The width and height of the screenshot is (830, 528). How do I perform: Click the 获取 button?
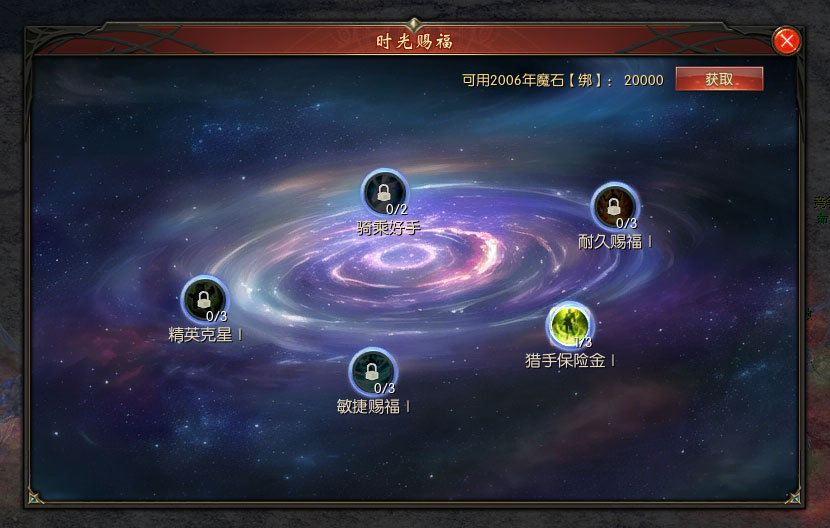[x=719, y=79]
